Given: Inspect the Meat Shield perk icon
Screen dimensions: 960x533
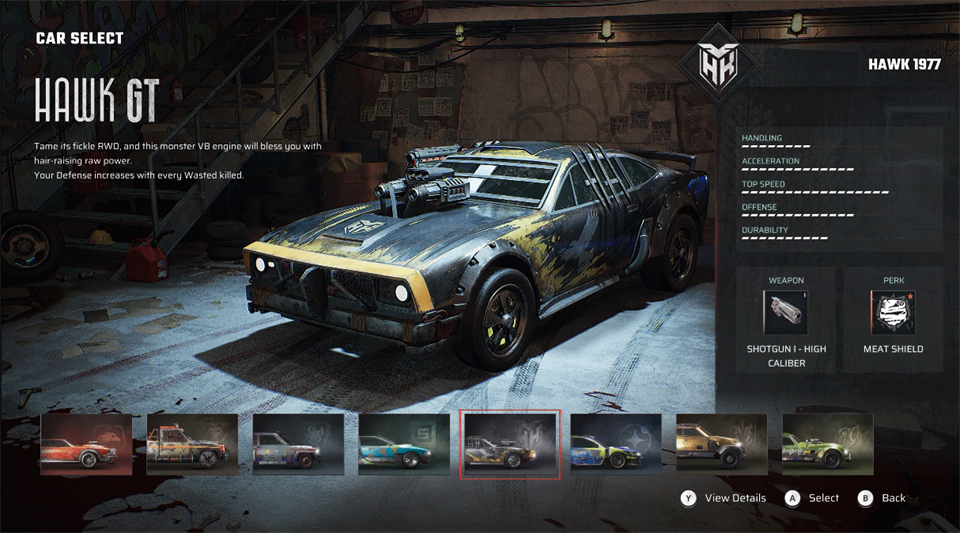Looking at the screenshot, I should [x=893, y=313].
